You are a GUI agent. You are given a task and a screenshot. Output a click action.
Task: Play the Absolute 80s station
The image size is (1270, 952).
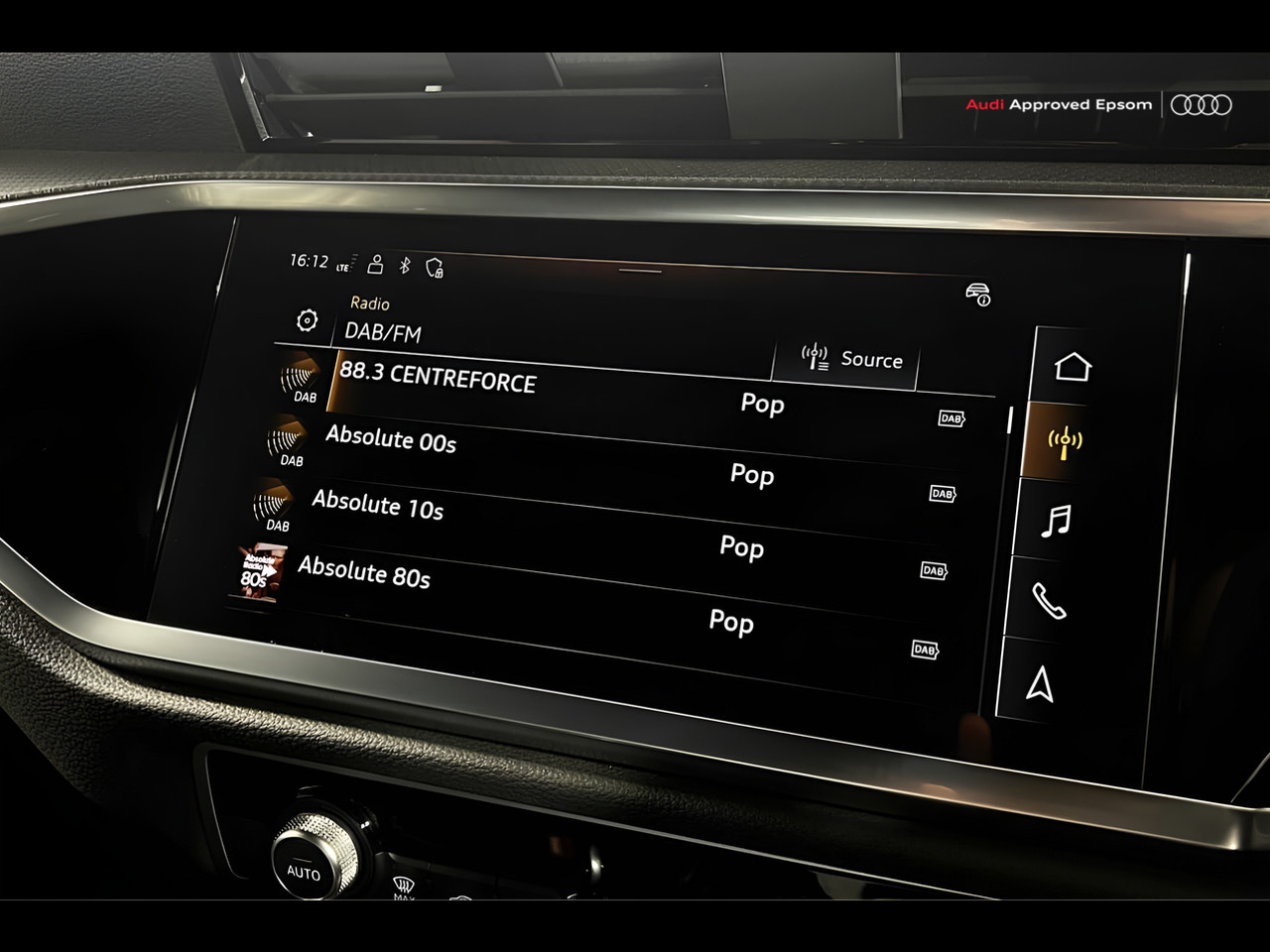click(364, 573)
